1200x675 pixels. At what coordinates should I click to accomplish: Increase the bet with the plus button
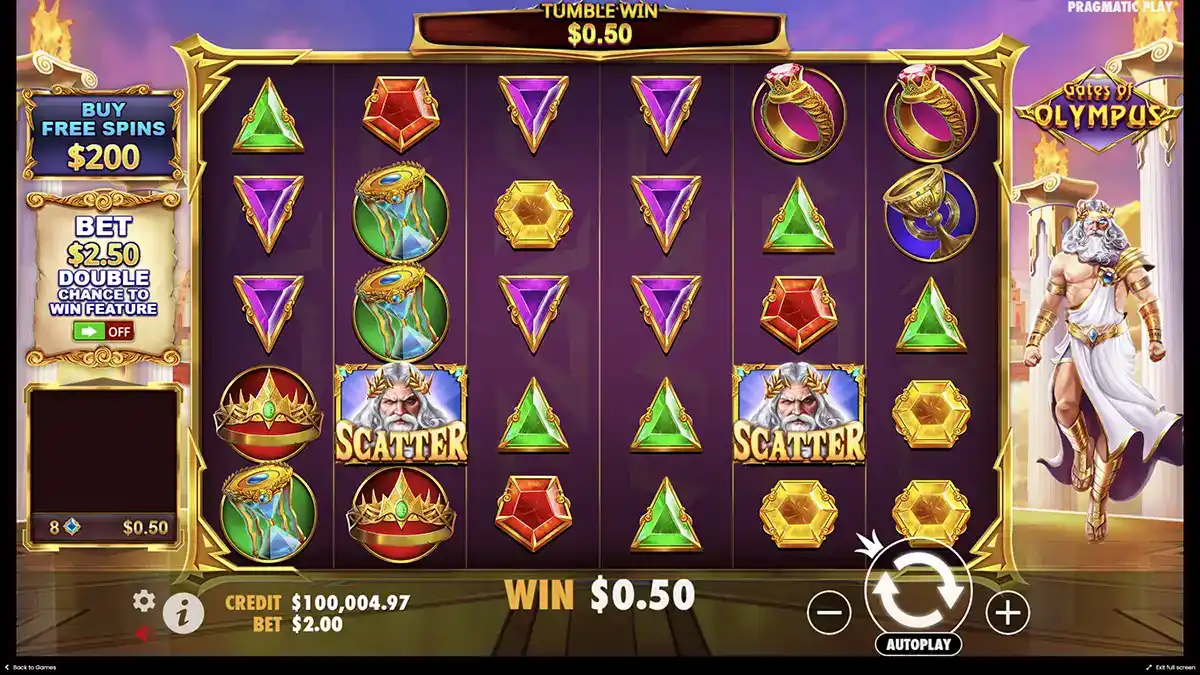coord(1007,611)
